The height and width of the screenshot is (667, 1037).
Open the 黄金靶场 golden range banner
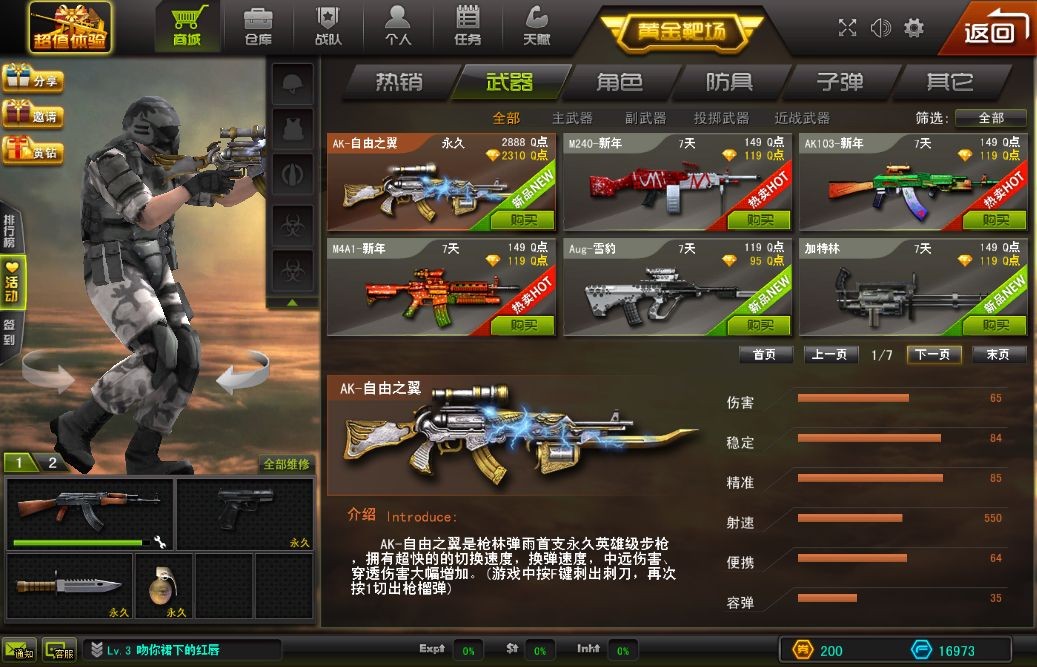coord(682,31)
